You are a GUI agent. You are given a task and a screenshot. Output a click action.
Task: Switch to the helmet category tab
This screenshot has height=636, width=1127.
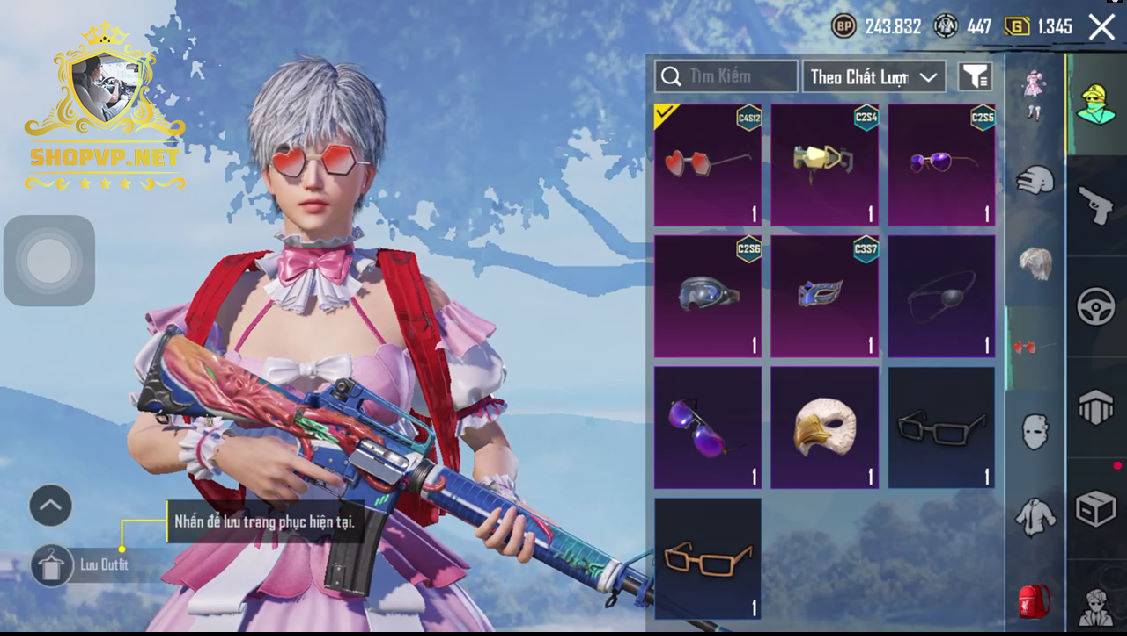[x=1034, y=181]
